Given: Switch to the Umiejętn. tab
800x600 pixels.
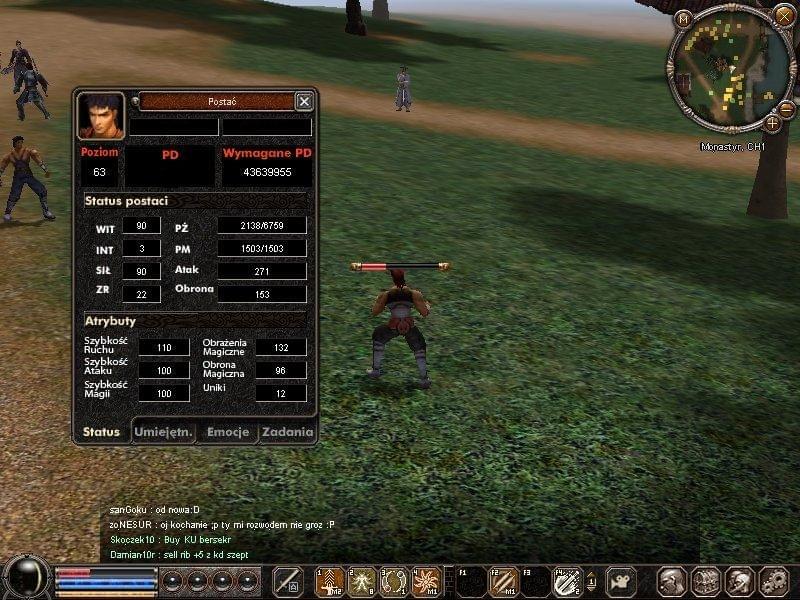Looking at the screenshot, I should point(164,432).
